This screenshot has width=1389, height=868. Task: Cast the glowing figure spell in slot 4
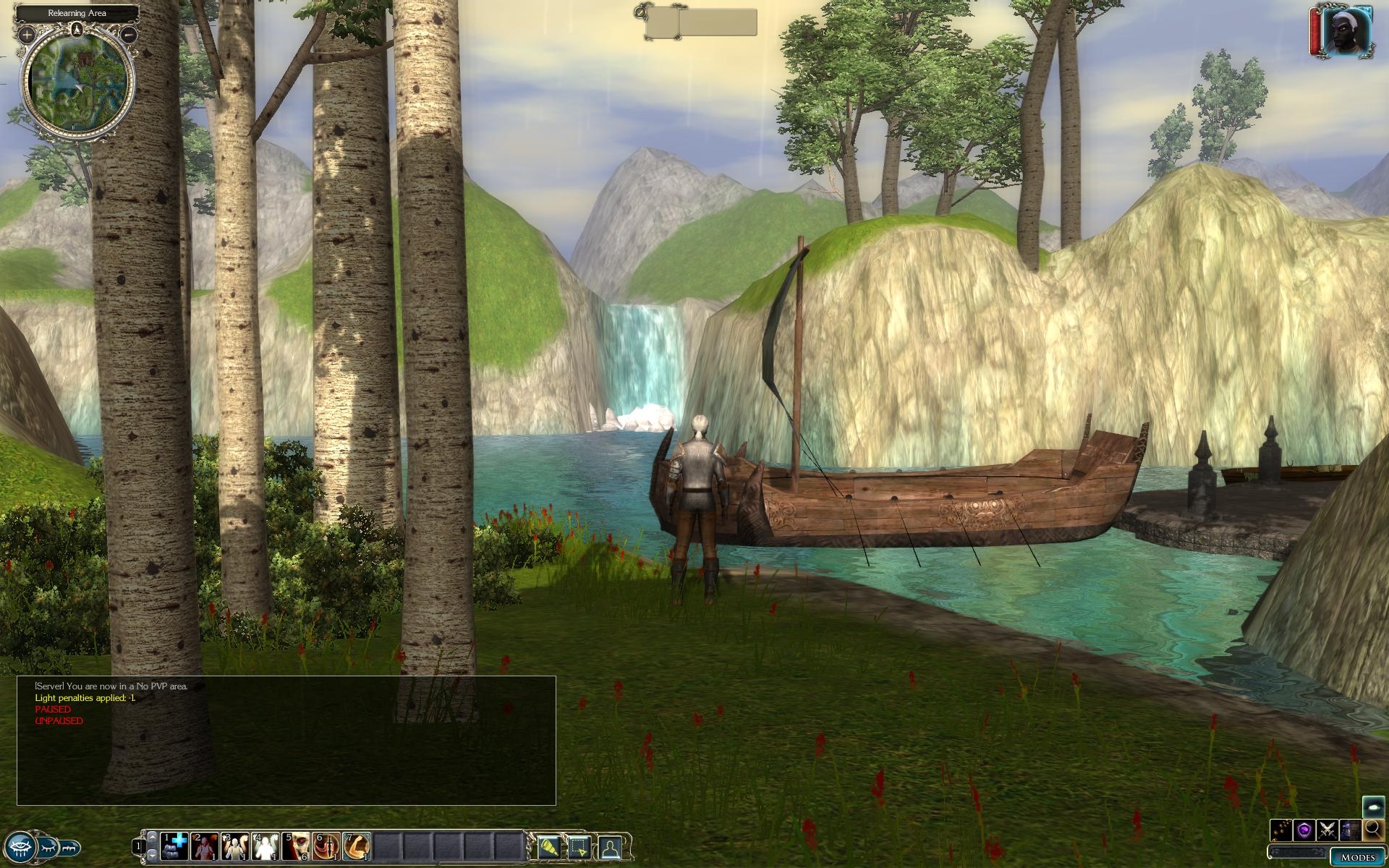[x=266, y=846]
